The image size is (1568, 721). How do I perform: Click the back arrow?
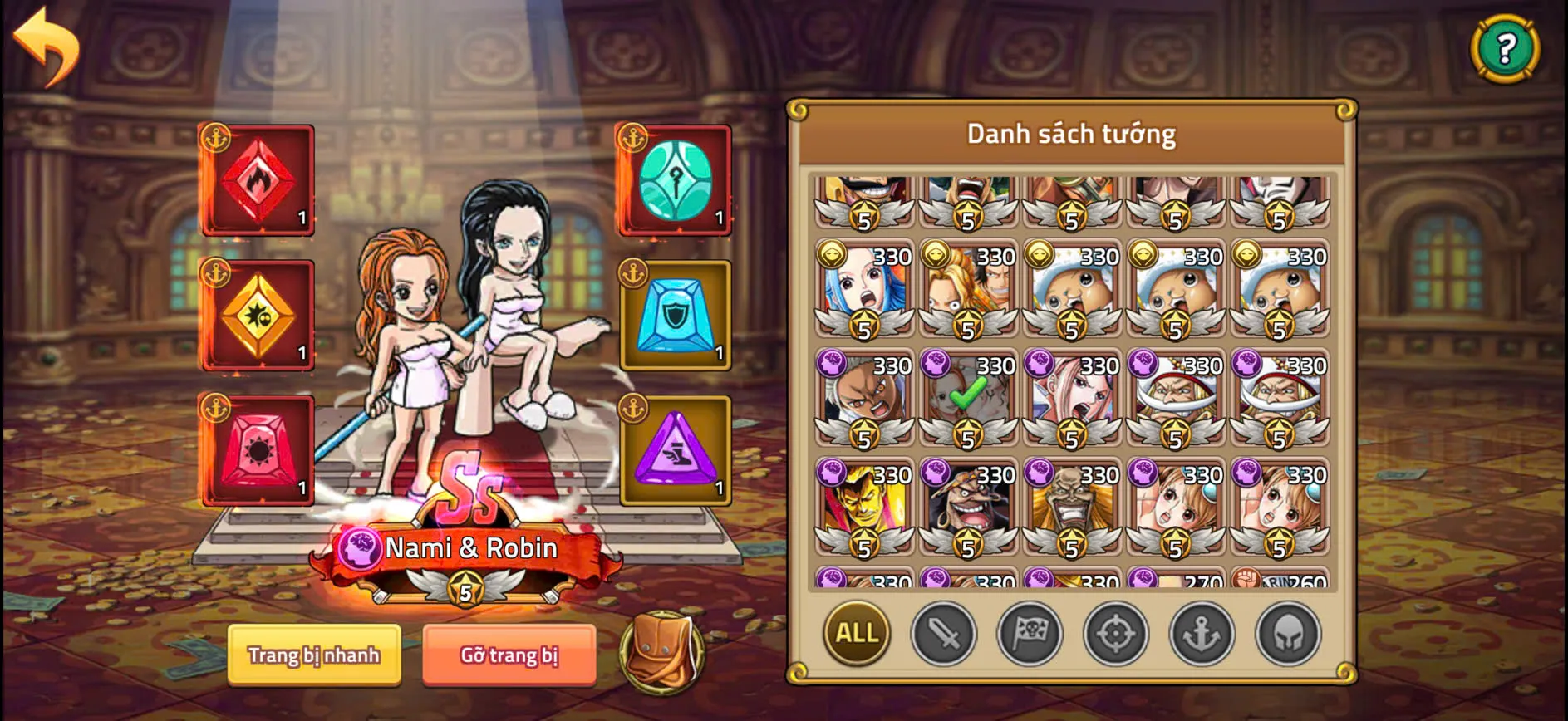click(x=47, y=46)
